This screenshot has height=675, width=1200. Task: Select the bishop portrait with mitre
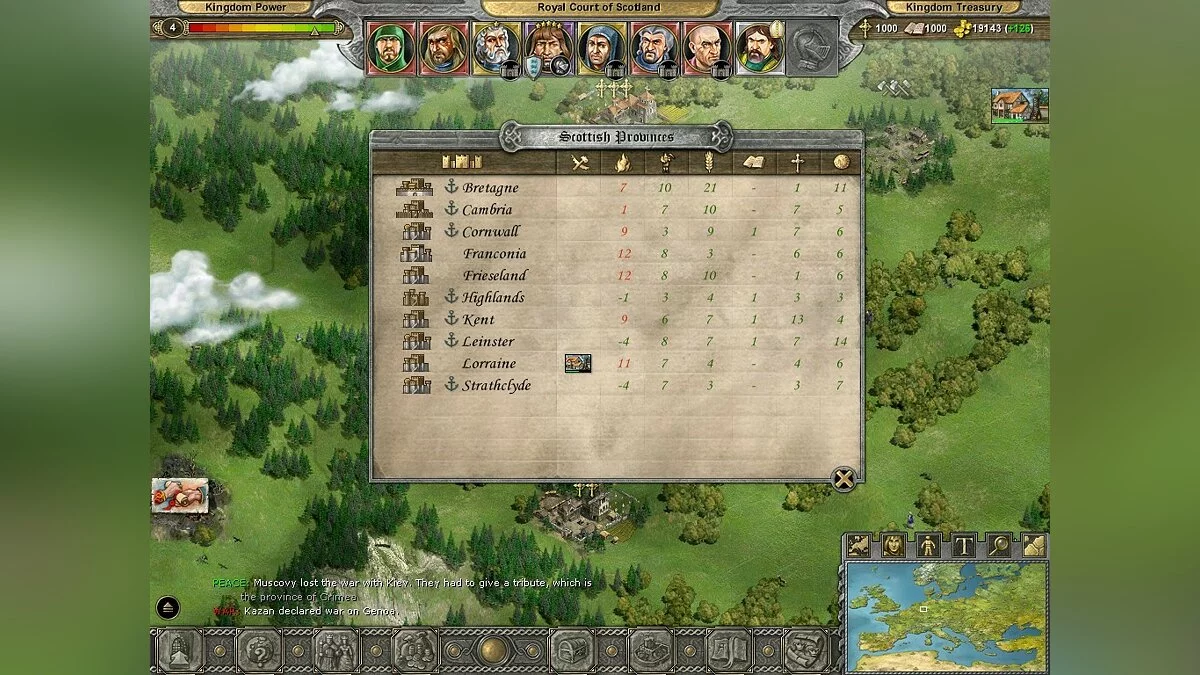point(759,47)
